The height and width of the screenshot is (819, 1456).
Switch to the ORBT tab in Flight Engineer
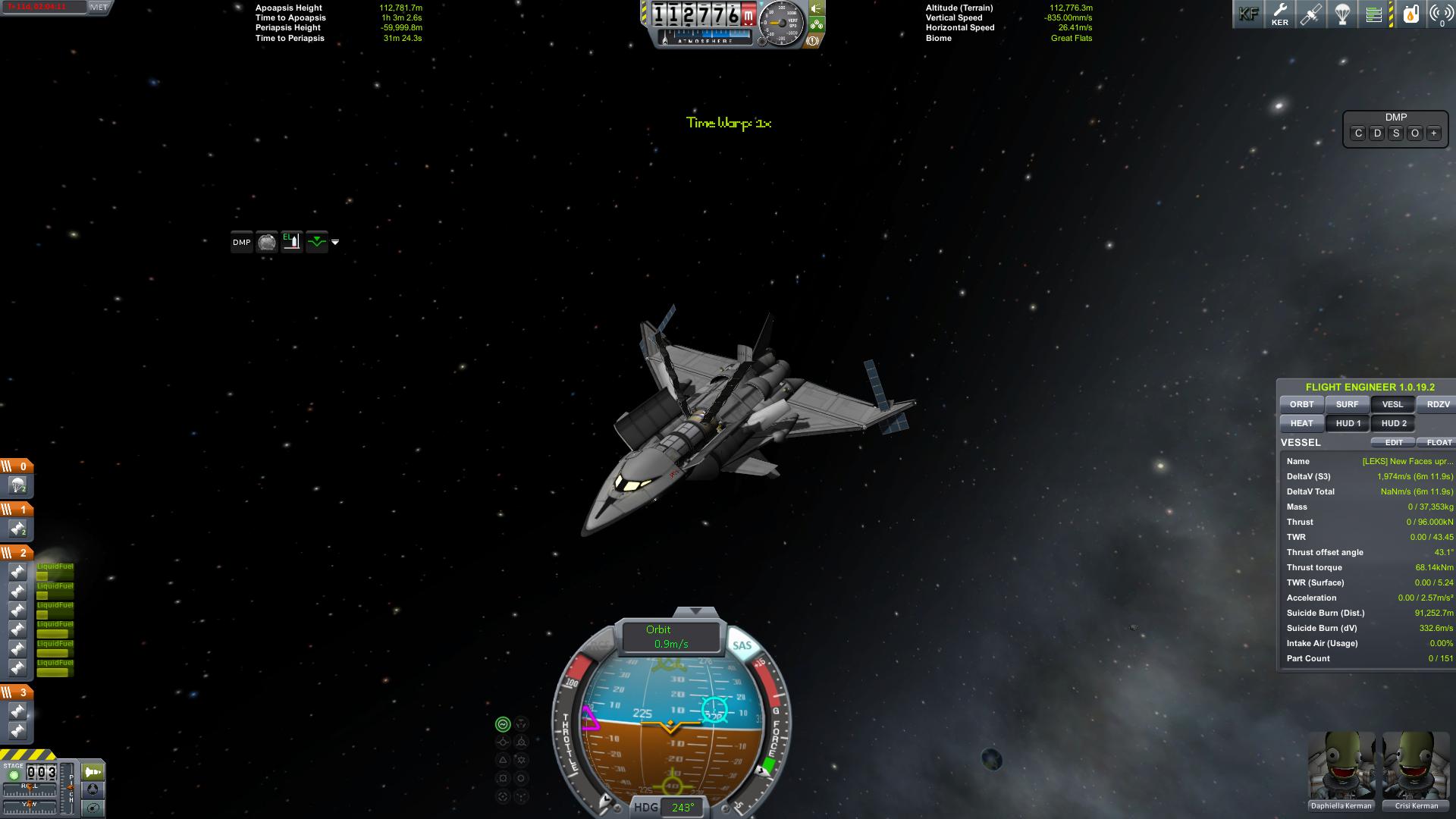(x=1301, y=404)
